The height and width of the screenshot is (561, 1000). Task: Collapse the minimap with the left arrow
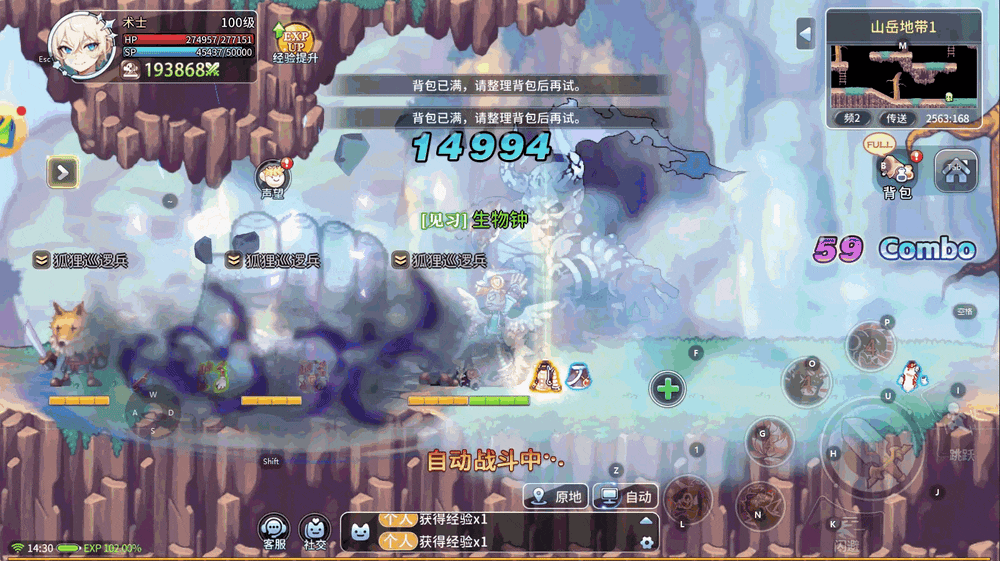click(x=806, y=33)
